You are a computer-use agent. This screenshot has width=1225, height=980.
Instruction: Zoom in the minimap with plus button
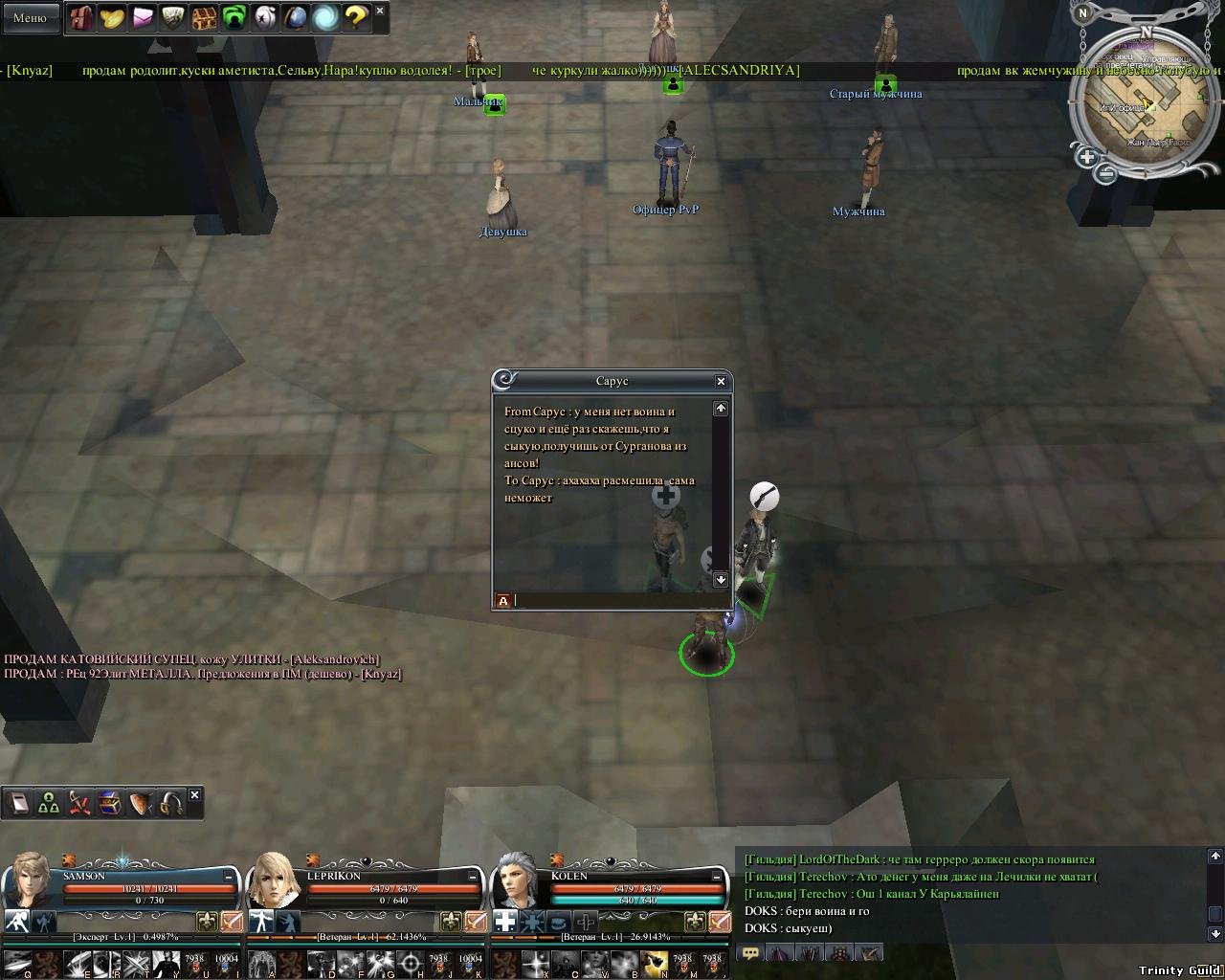(1086, 156)
